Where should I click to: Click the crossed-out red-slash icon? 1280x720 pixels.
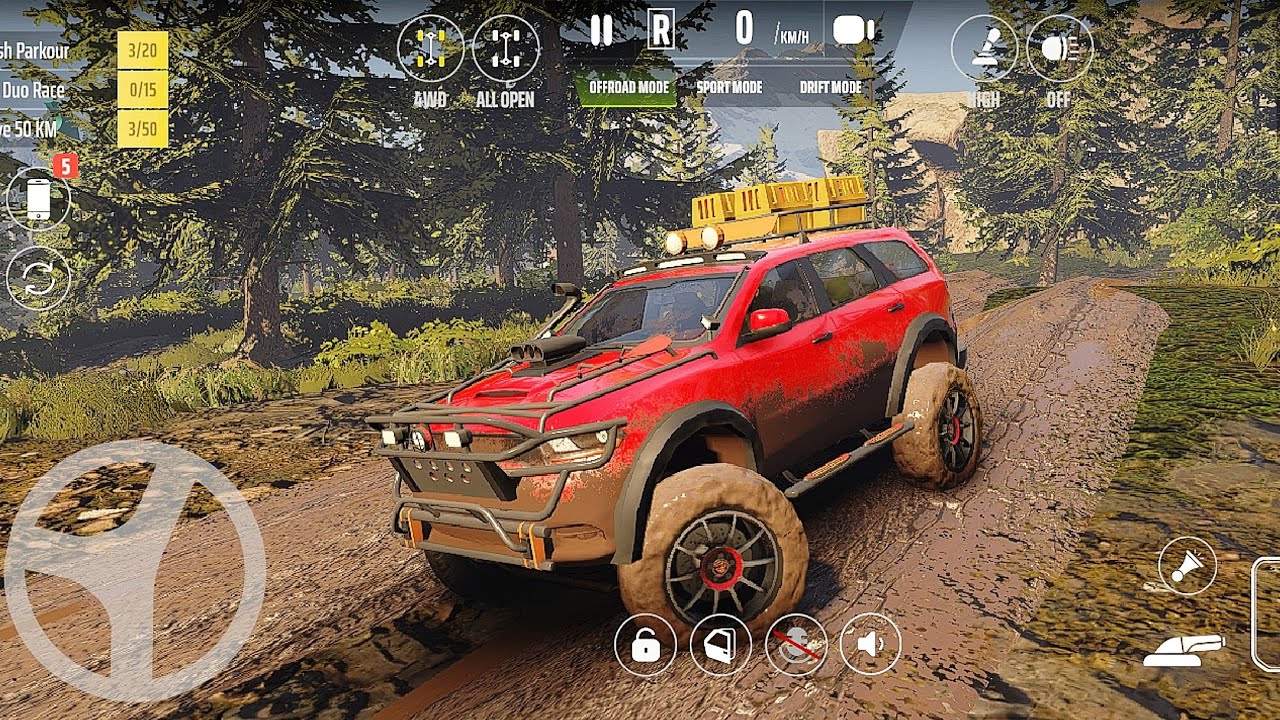point(796,645)
